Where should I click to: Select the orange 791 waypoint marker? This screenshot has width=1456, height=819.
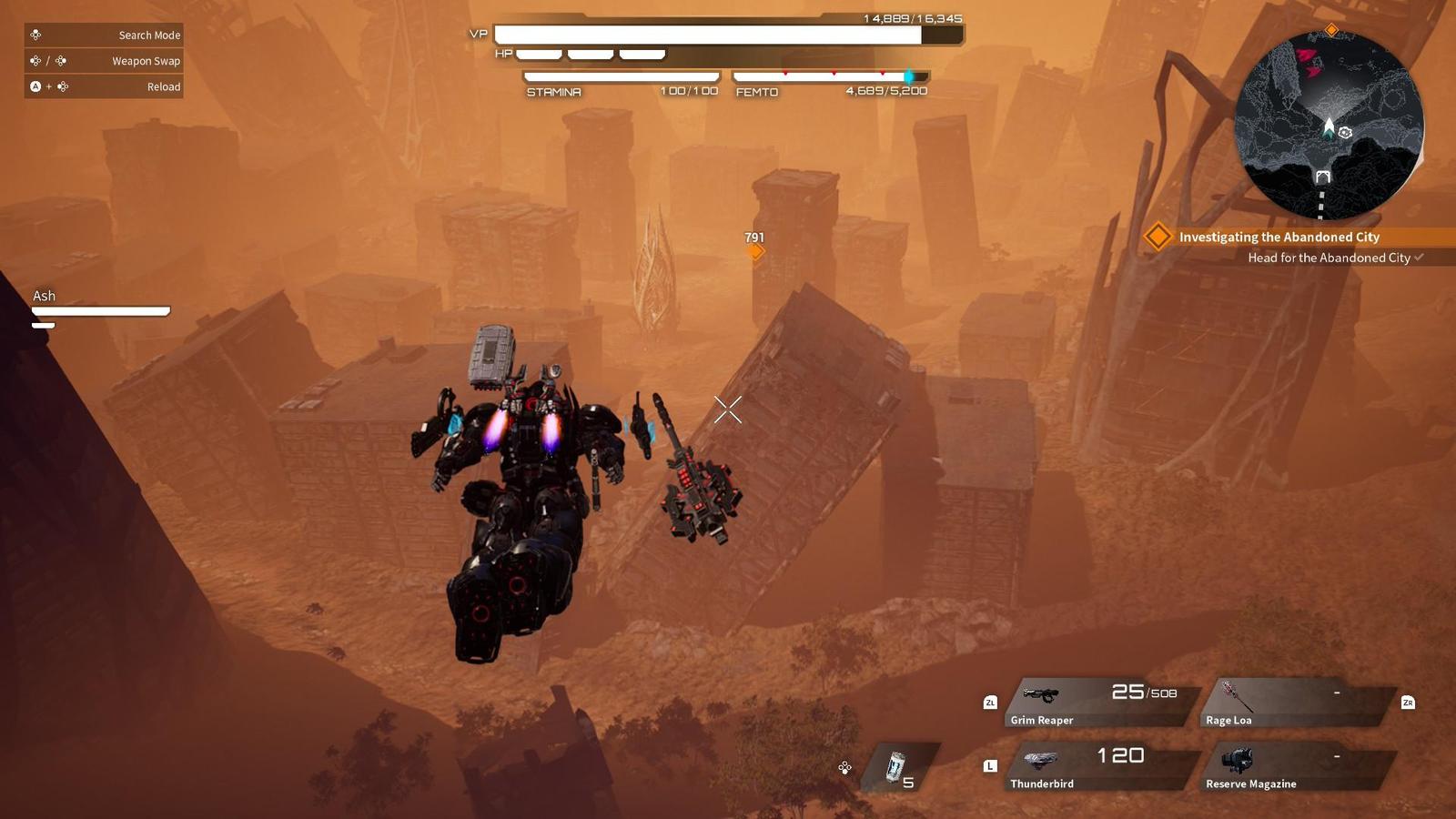point(754,251)
